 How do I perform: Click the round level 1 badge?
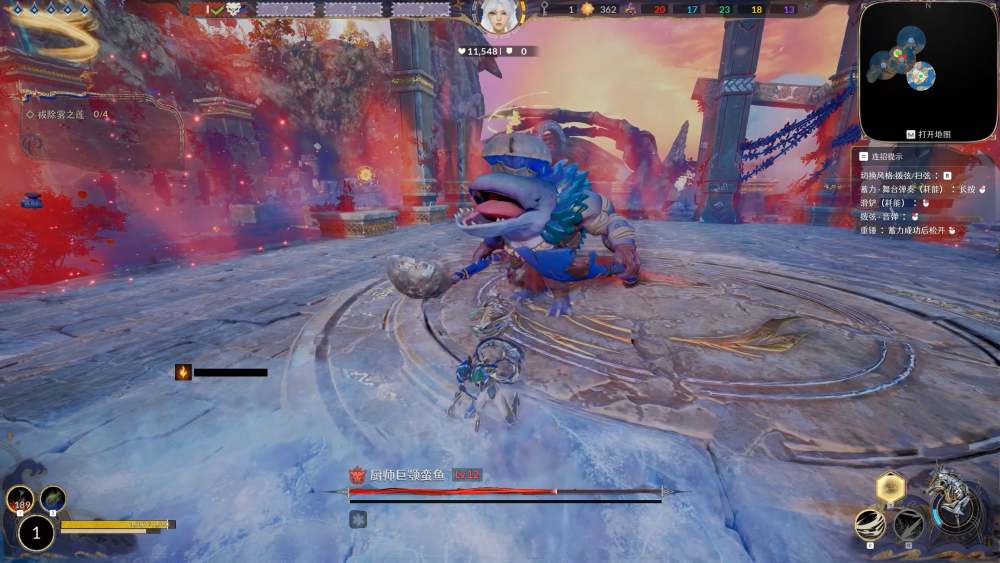pyautogui.click(x=36, y=533)
